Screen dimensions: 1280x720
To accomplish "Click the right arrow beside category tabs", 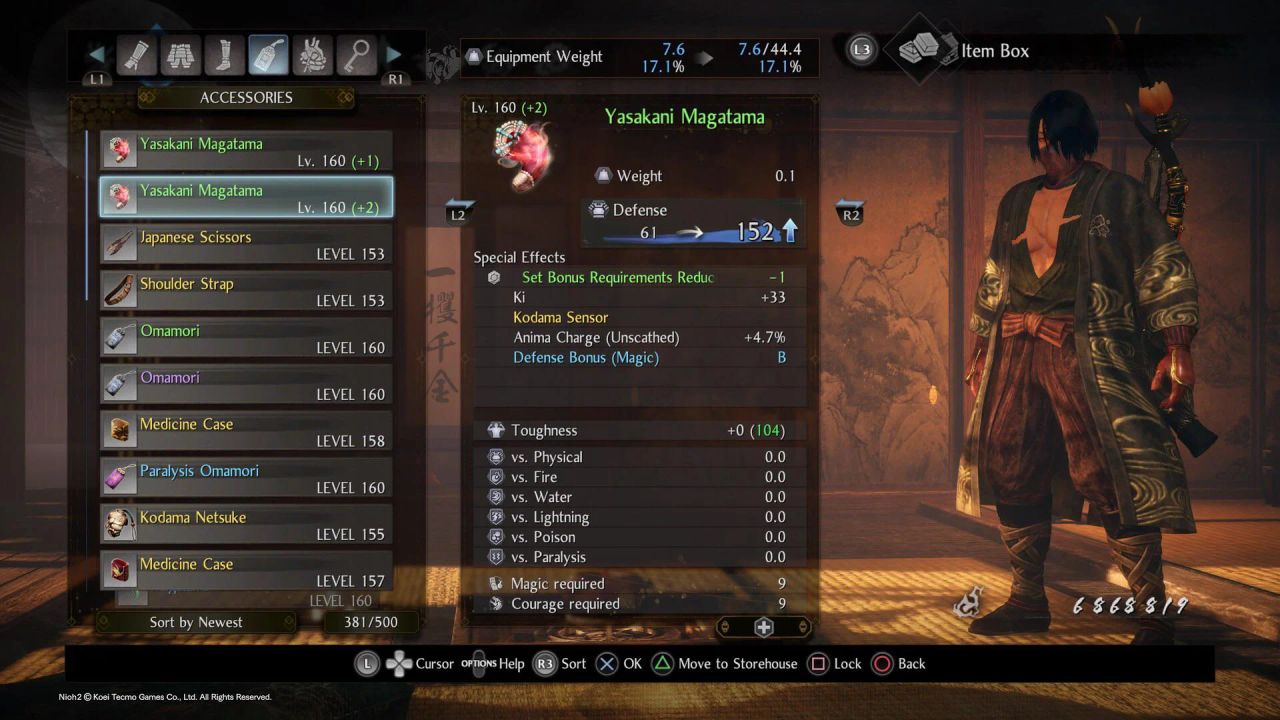I will click(394, 55).
